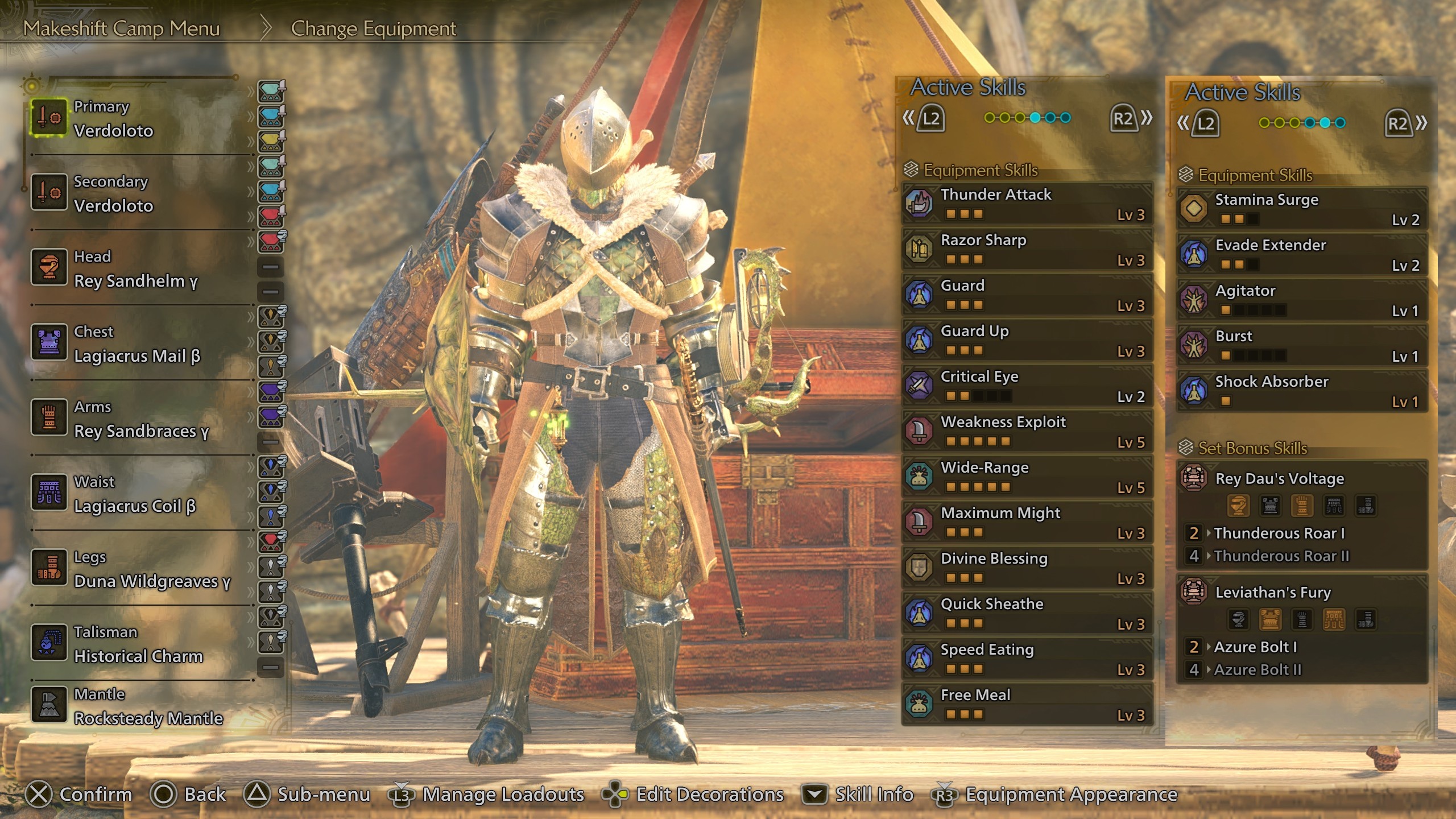Select the Shock Absorber skill row
This screenshot has width=1456, height=819.
[x=1301, y=391]
